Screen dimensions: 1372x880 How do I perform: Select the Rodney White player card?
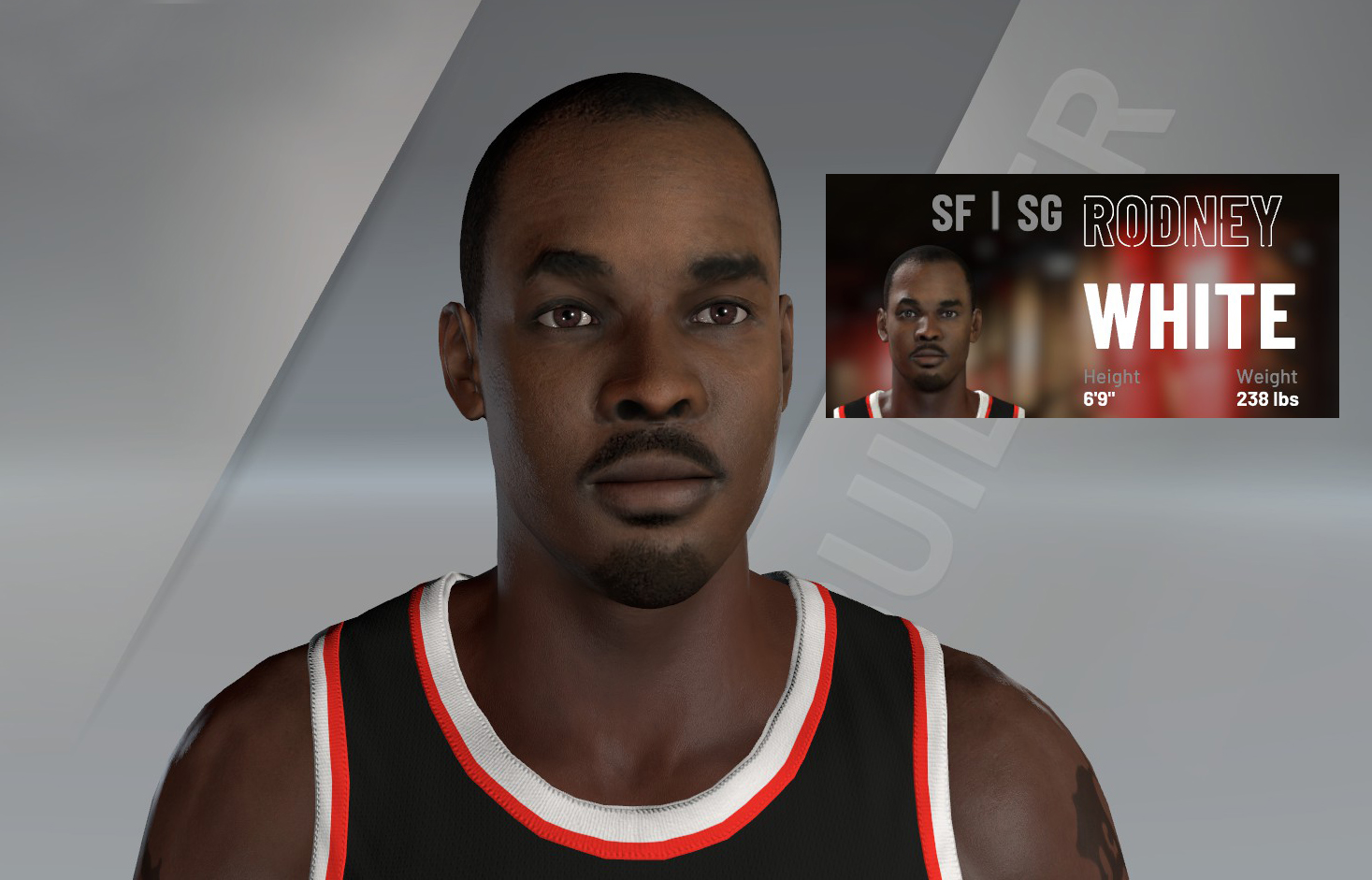pyautogui.click(x=1081, y=296)
